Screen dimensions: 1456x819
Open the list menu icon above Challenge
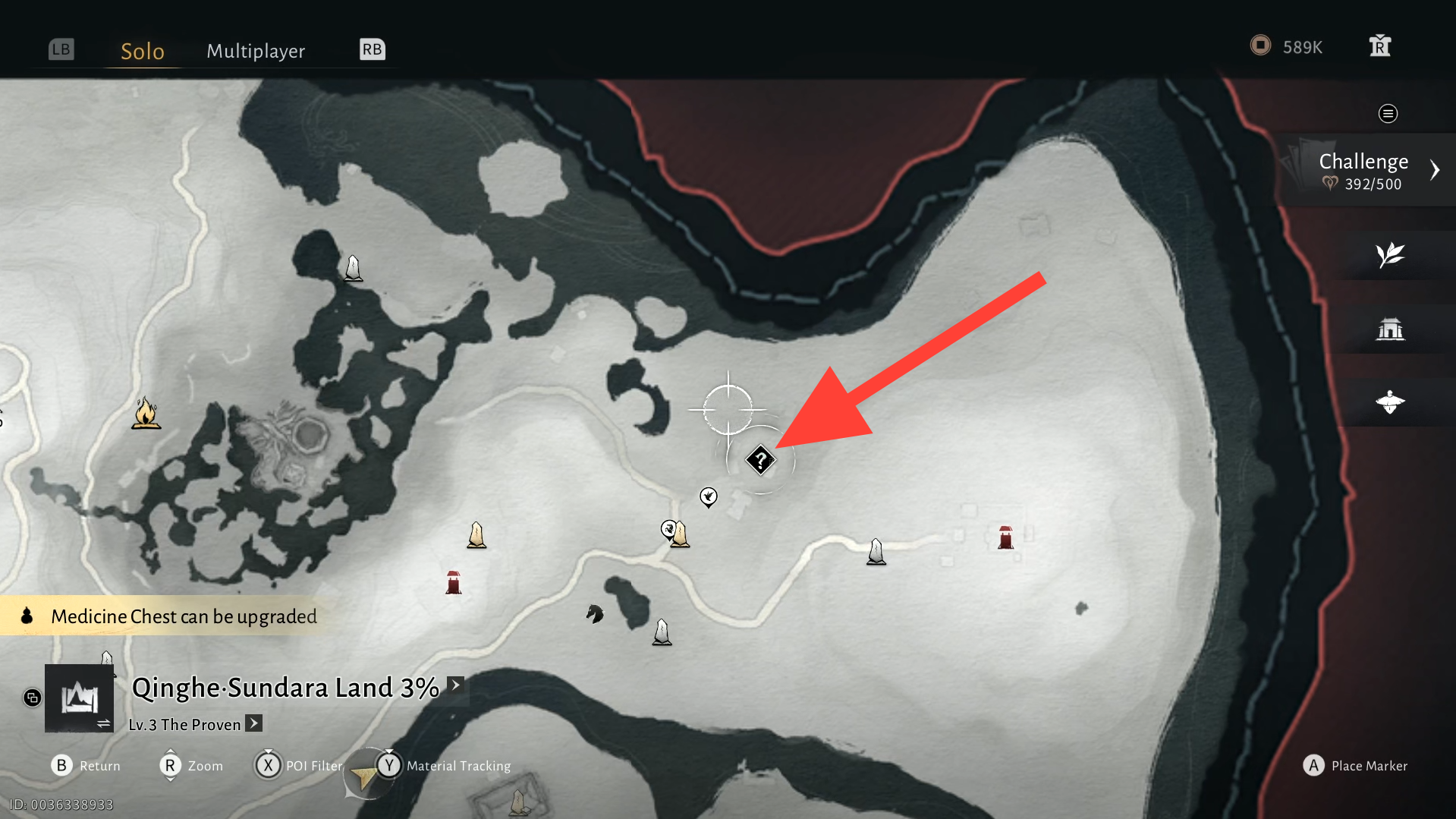1388,114
